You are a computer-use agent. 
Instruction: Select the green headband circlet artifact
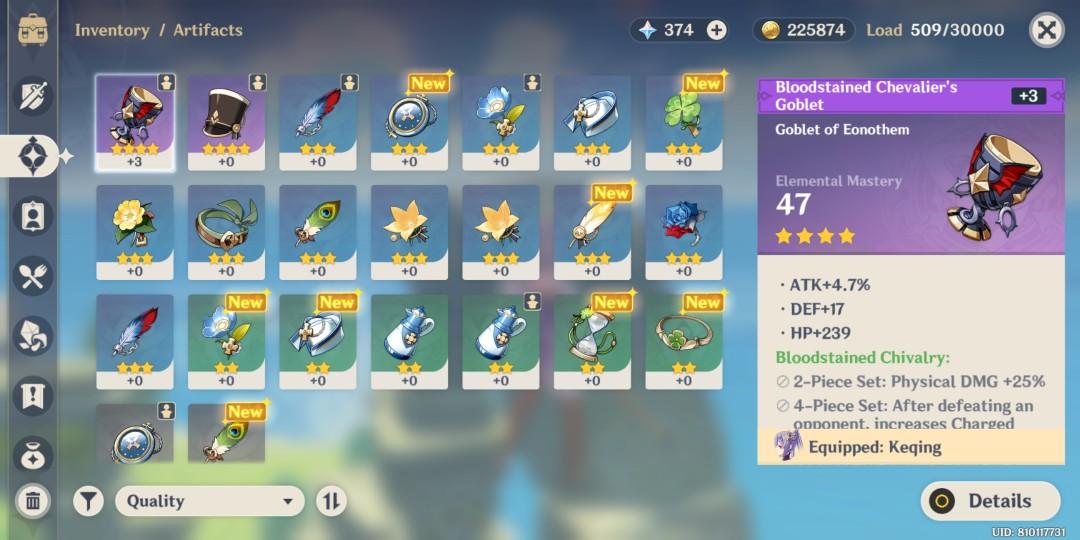tap(226, 232)
